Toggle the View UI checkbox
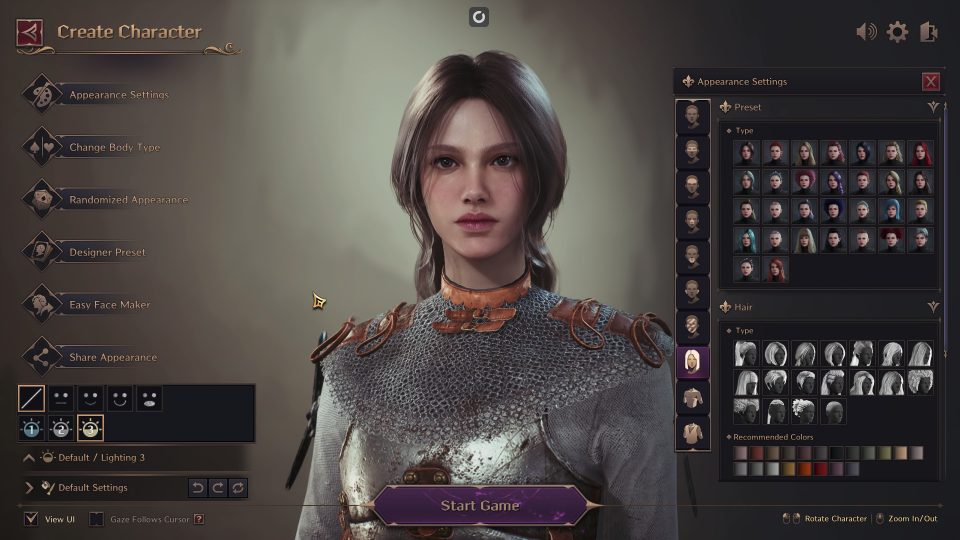This screenshot has width=960, height=540. [31, 519]
